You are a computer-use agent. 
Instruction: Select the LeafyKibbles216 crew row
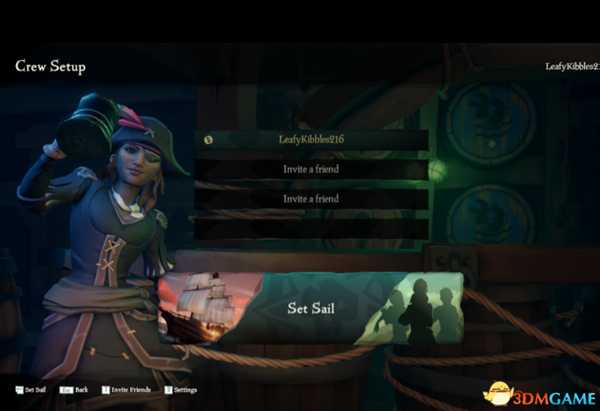click(x=311, y=141)
